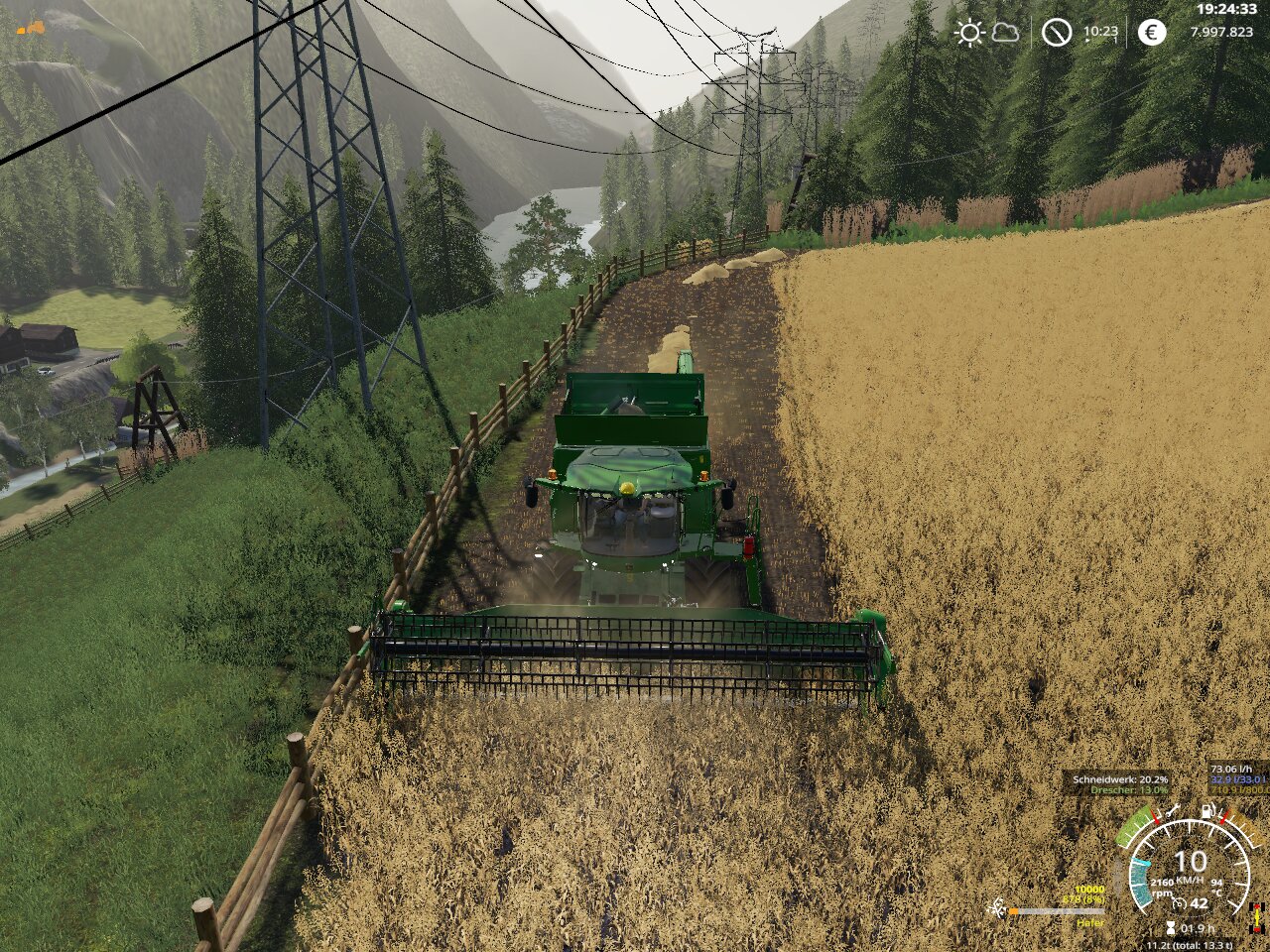Click the fuel pump gauge icon

point(1207,811)
